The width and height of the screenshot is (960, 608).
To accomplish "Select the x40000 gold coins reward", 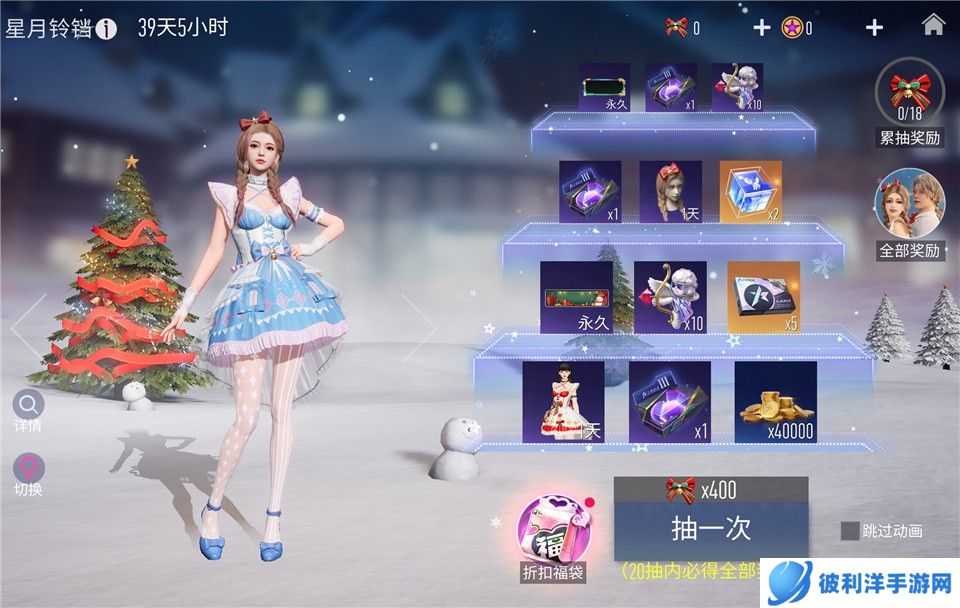I will [x=776, y=402].
